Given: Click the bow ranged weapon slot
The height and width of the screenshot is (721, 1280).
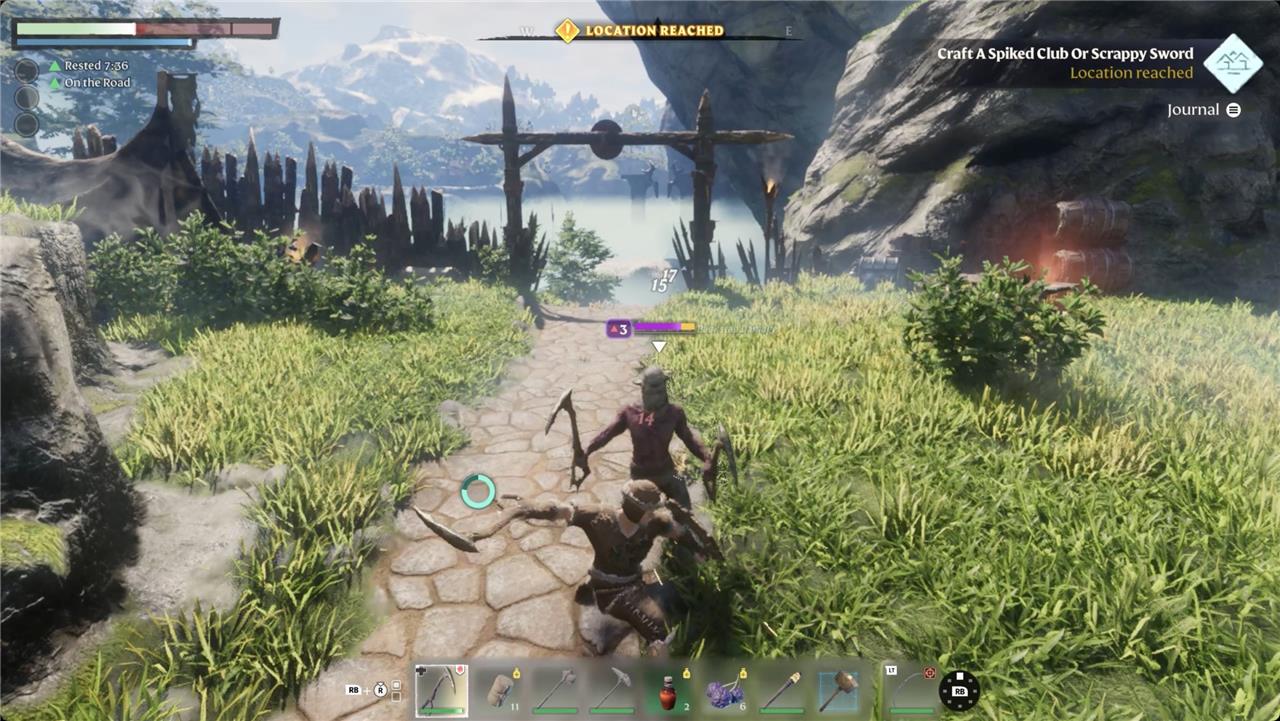Looking at the screenshot, I should point(908,690).
